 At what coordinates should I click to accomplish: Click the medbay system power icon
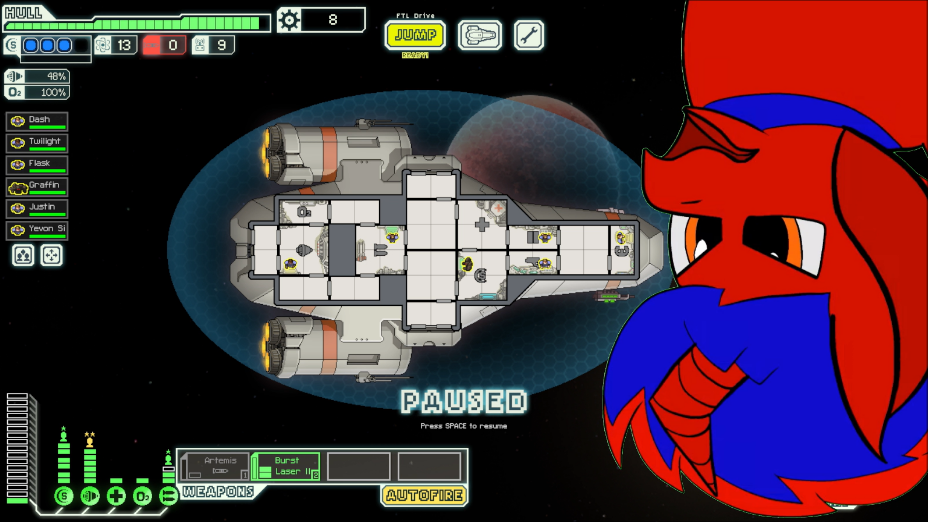pos(116,496)
